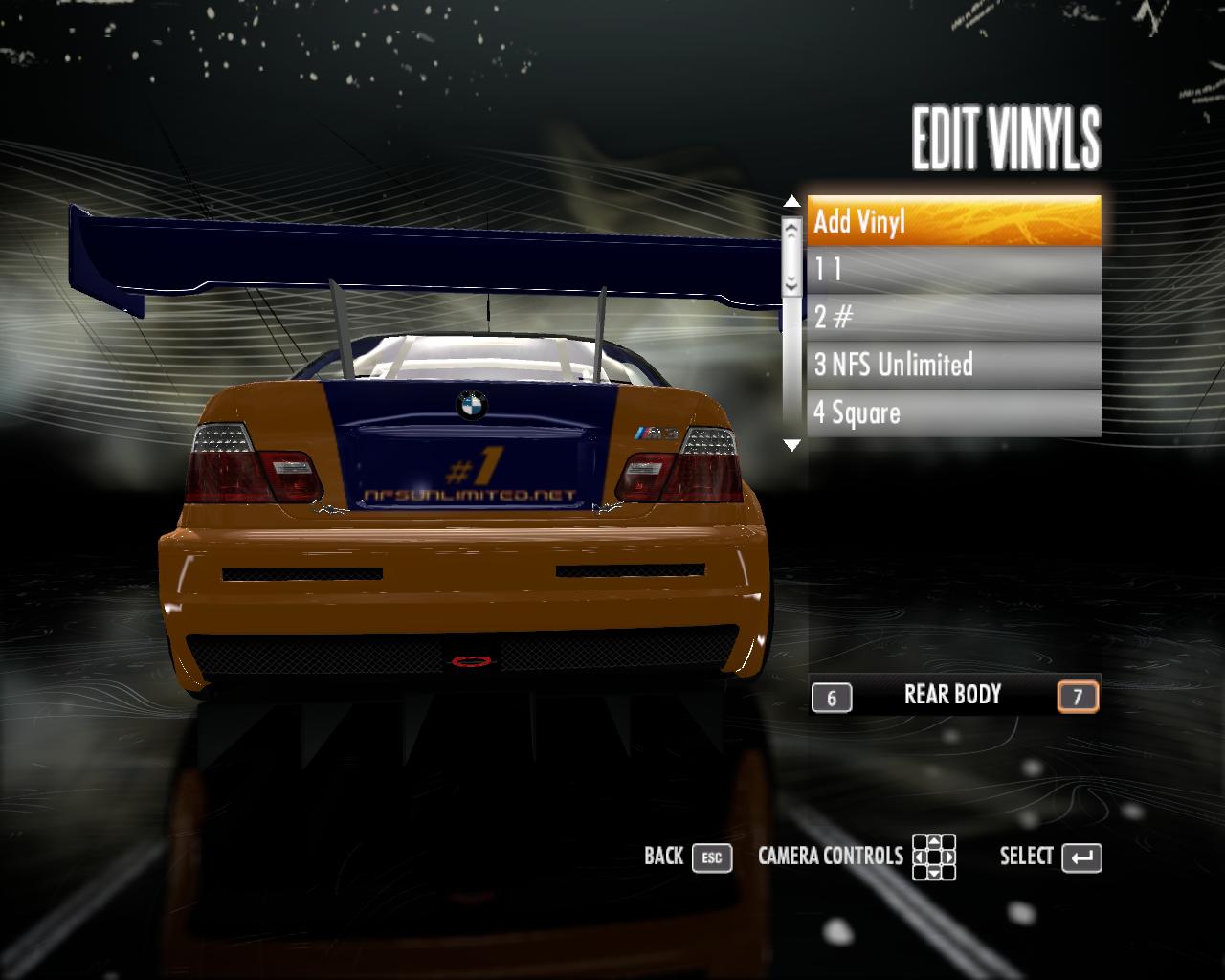This screenshot has width=1225, height=980.
Task: Switch to next body area with 7
Action: click(x=1078, y=697)
